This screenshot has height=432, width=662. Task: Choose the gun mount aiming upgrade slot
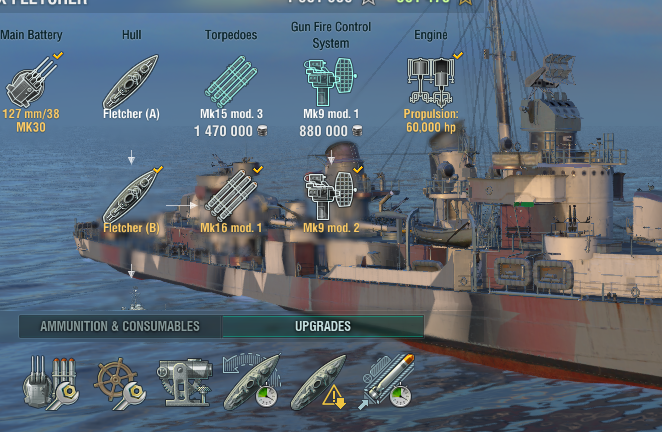tap(184, 381)
